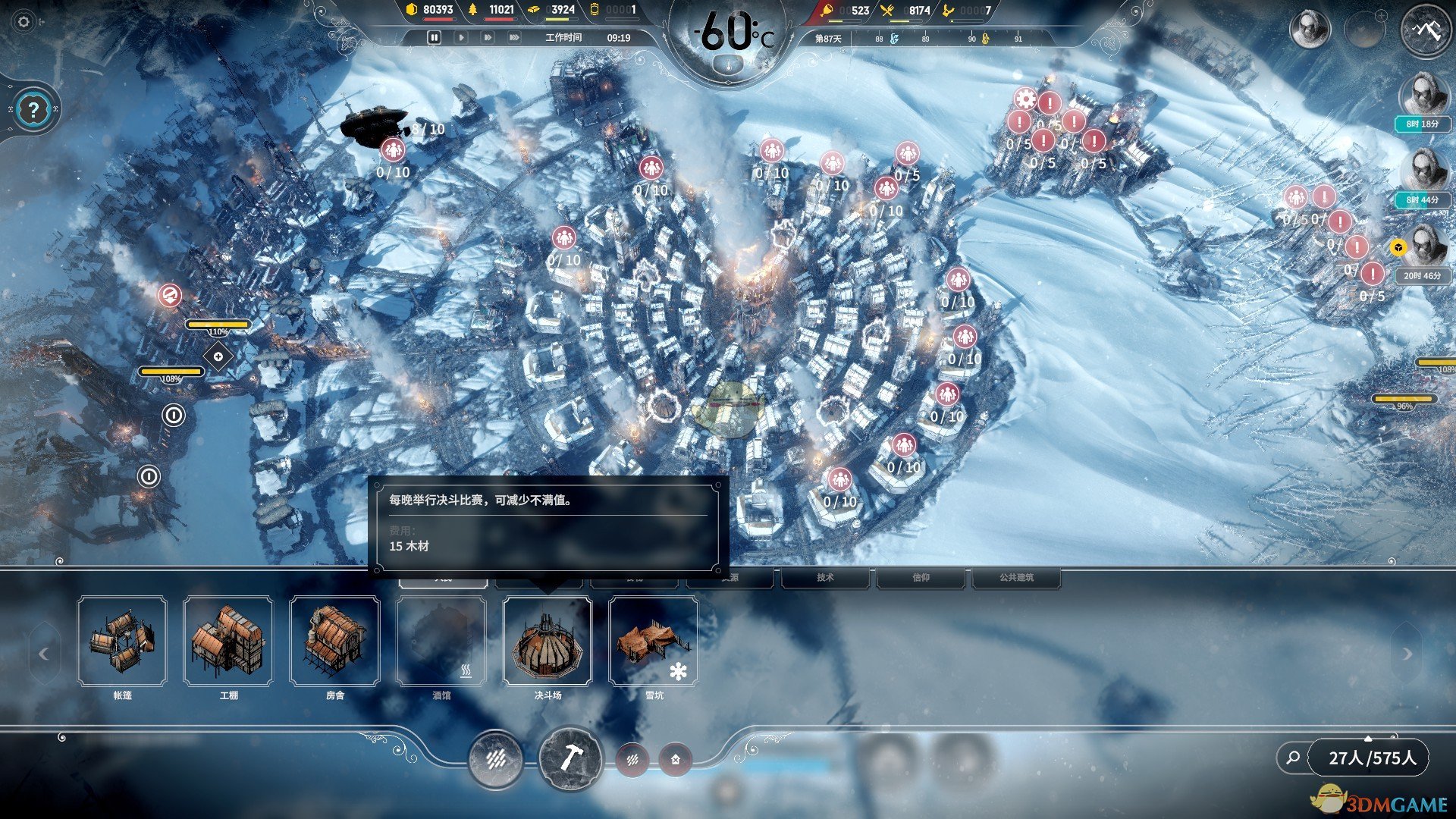Open the mountain expedition map button
The height and width of the screenshot is (819, 1456).
[x=1426, y=30]
